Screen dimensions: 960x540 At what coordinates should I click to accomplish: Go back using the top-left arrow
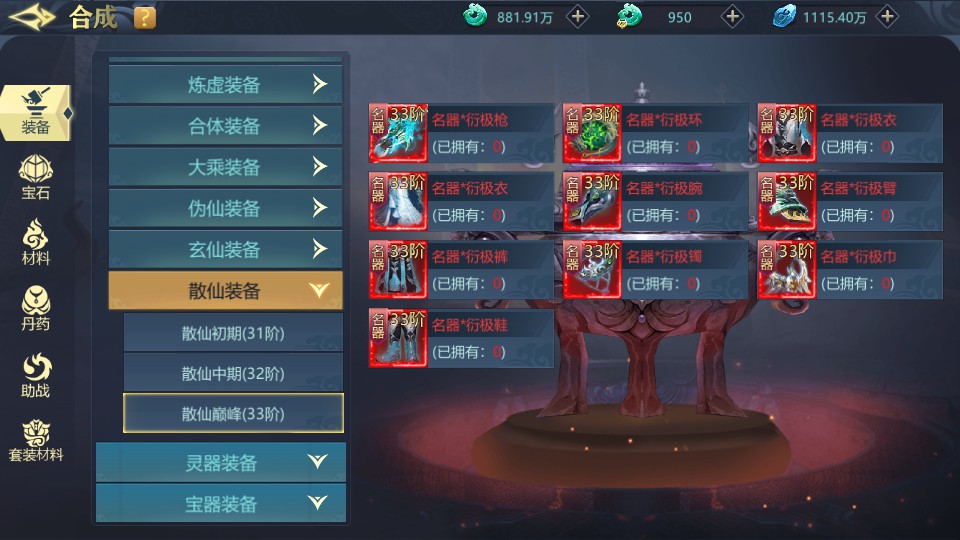tap(31, 17)
